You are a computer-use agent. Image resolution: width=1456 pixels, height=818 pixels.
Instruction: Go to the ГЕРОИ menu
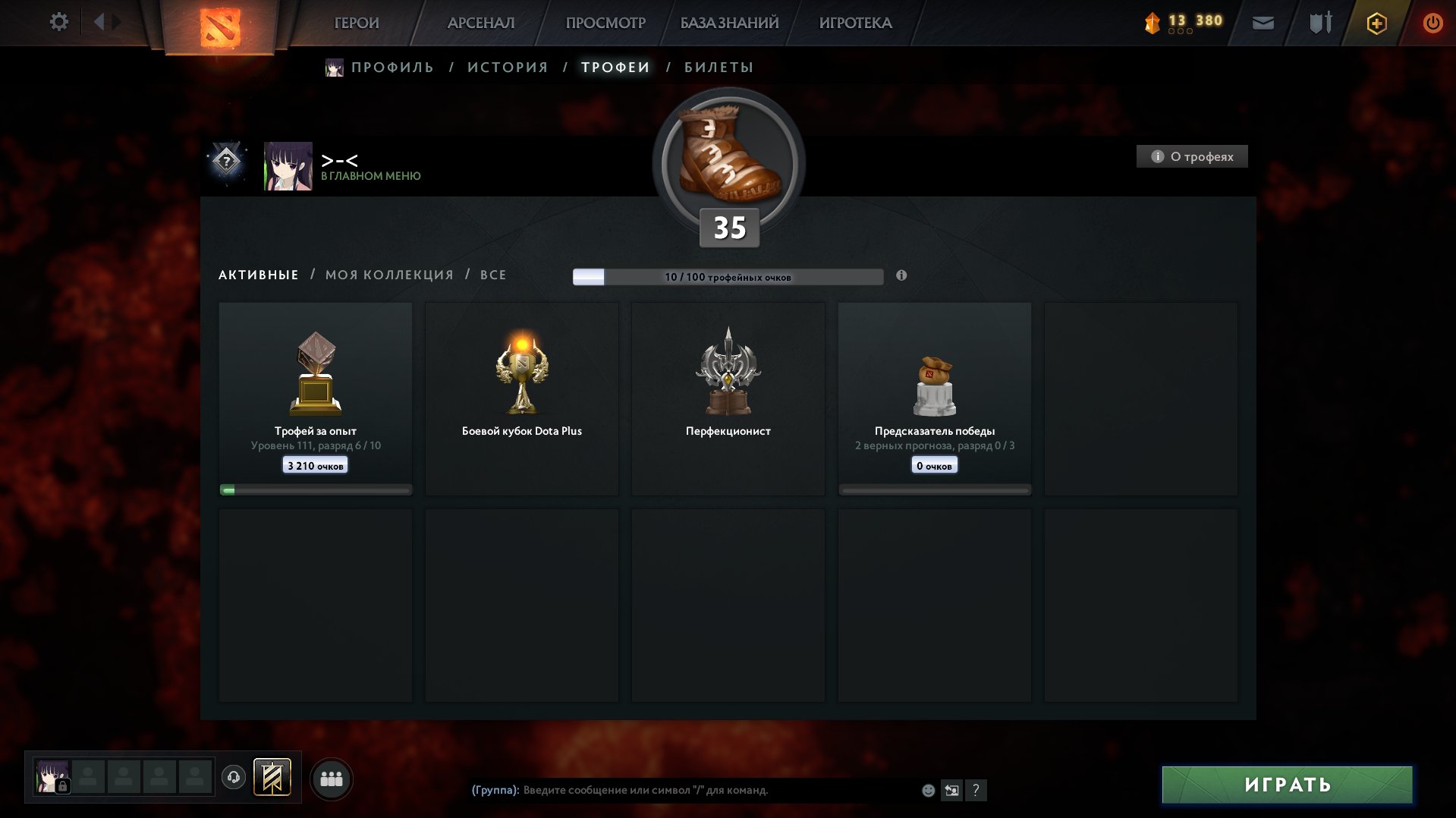point(357,23)
